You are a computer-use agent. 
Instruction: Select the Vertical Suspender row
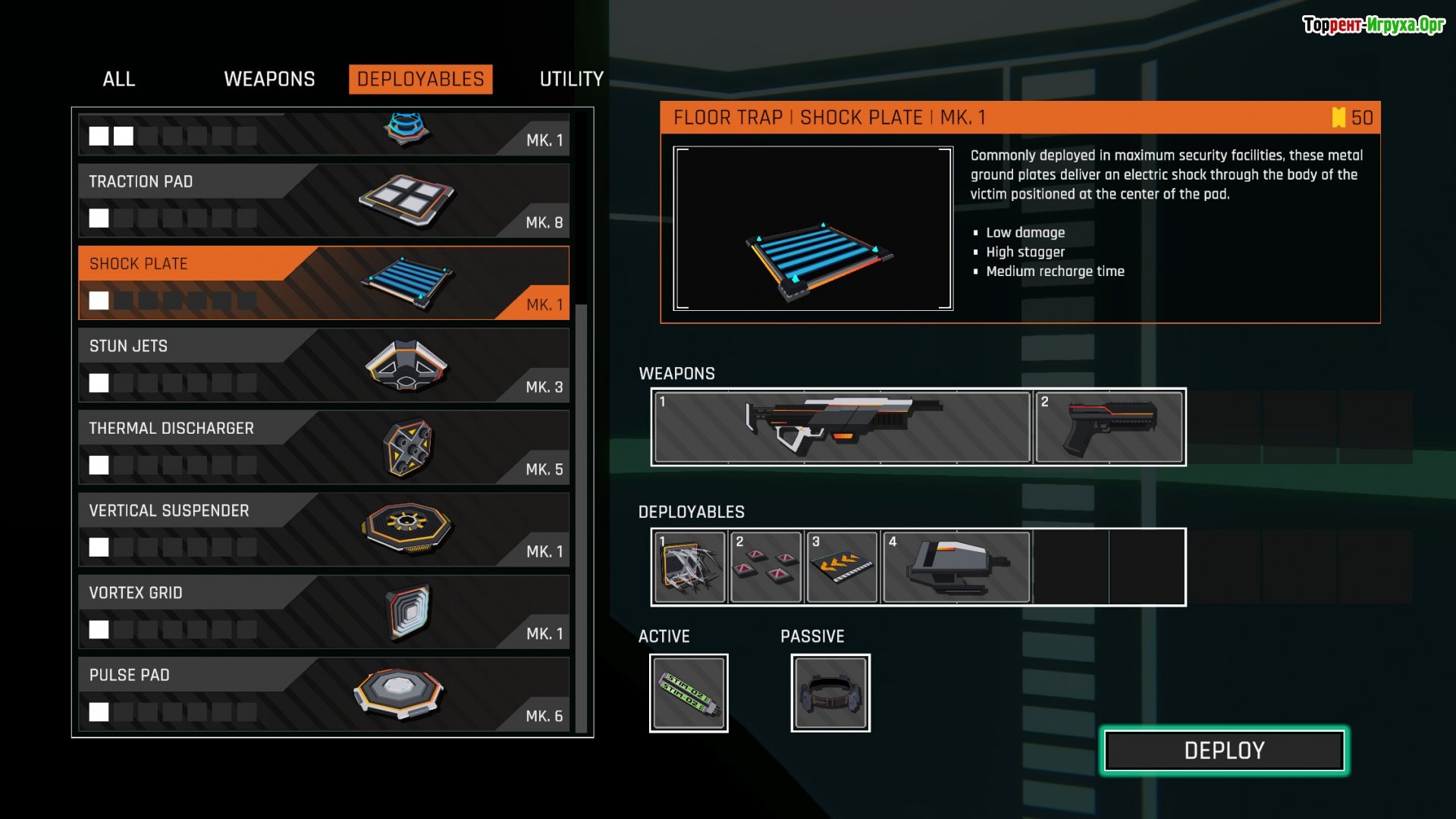click(324, 529)
